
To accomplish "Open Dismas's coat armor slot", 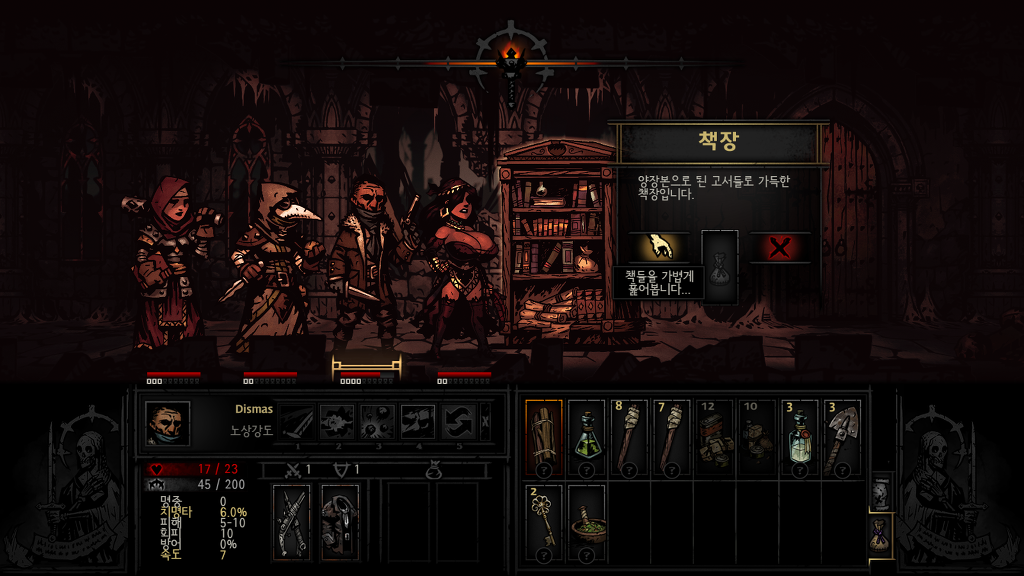I will click(340, 521).
